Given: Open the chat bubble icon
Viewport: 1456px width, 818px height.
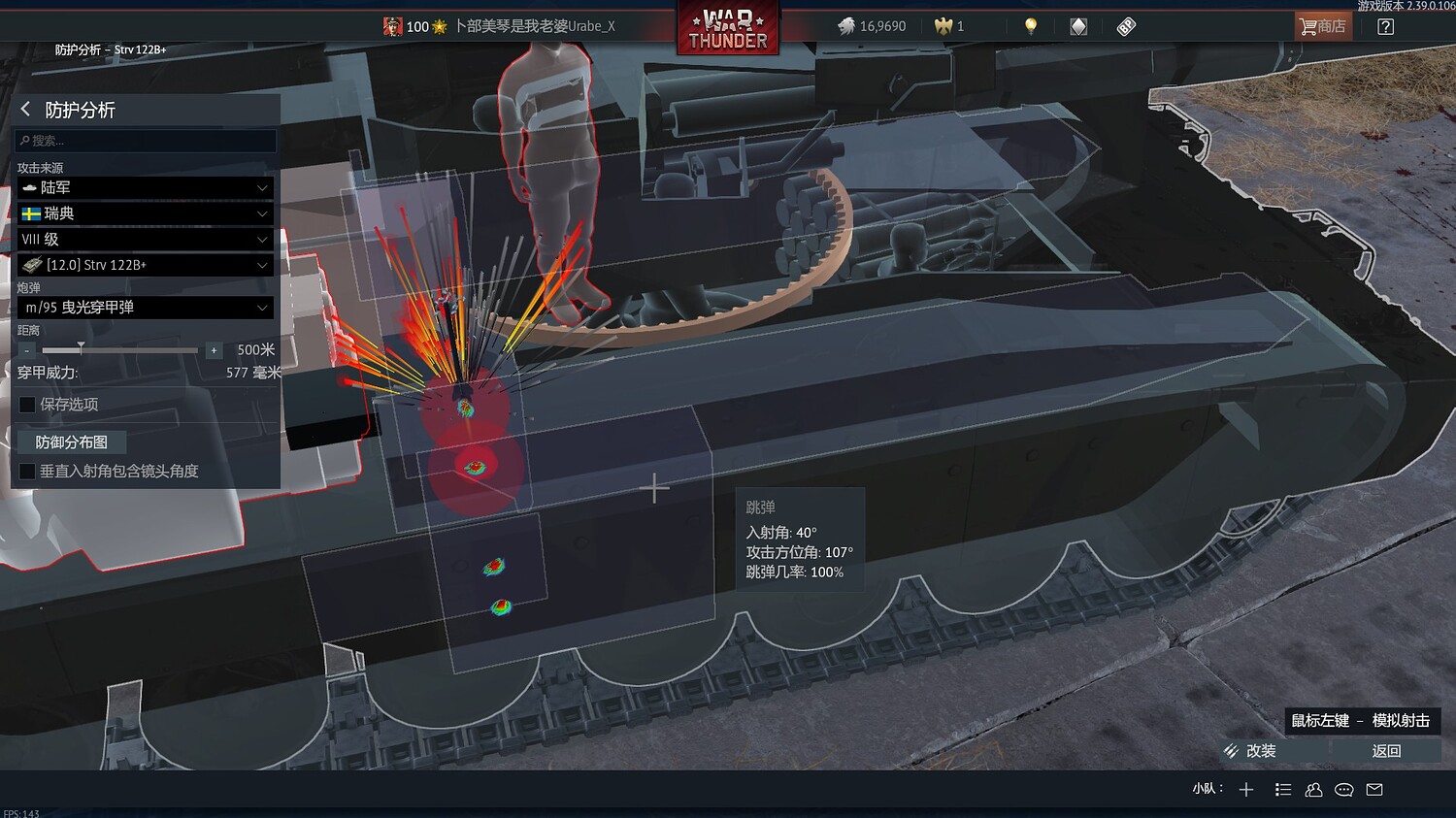Looking at the screenshot, I should [1343, 790].
